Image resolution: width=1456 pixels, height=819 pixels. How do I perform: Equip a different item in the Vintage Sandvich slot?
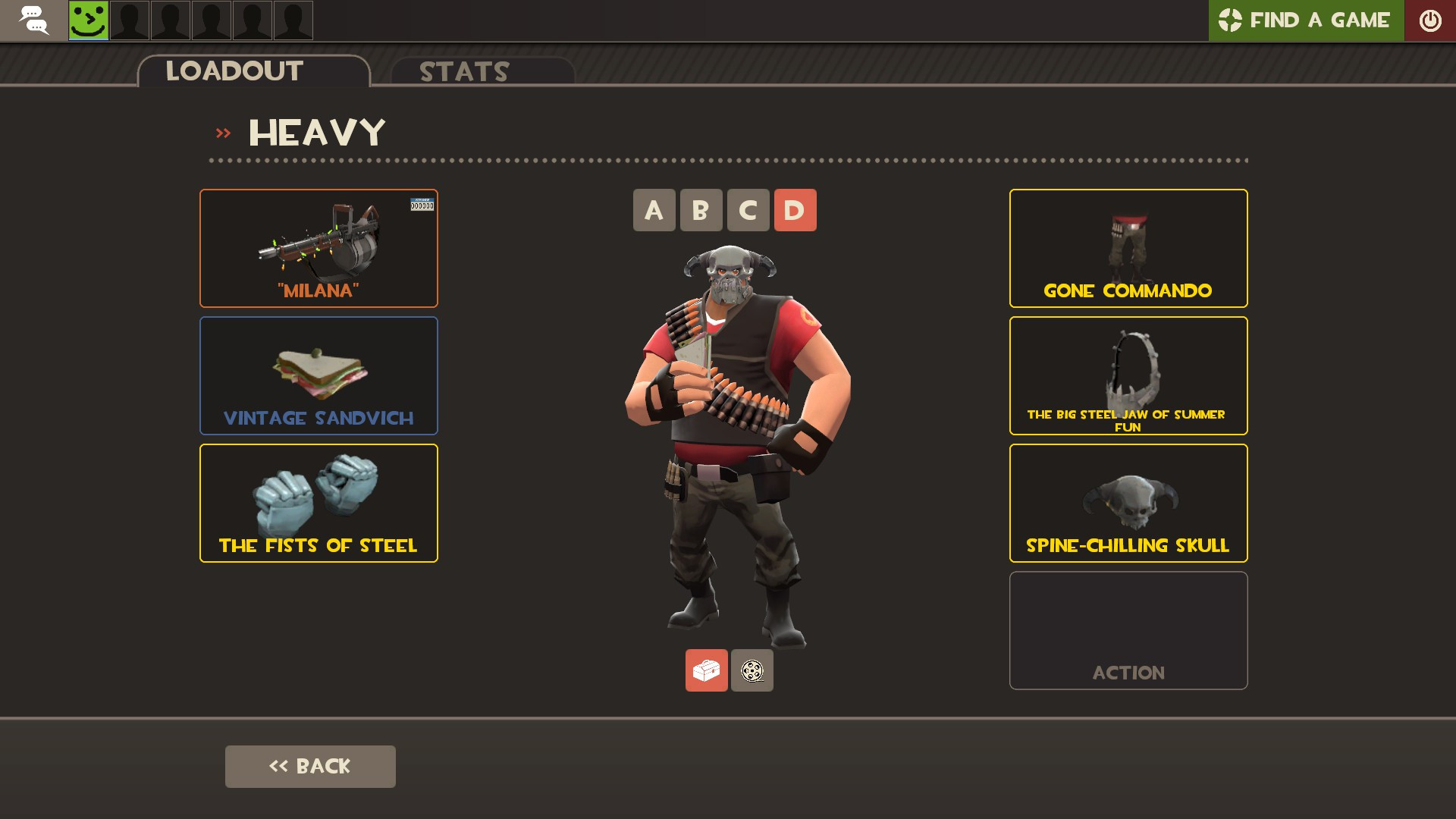point(318,375)
